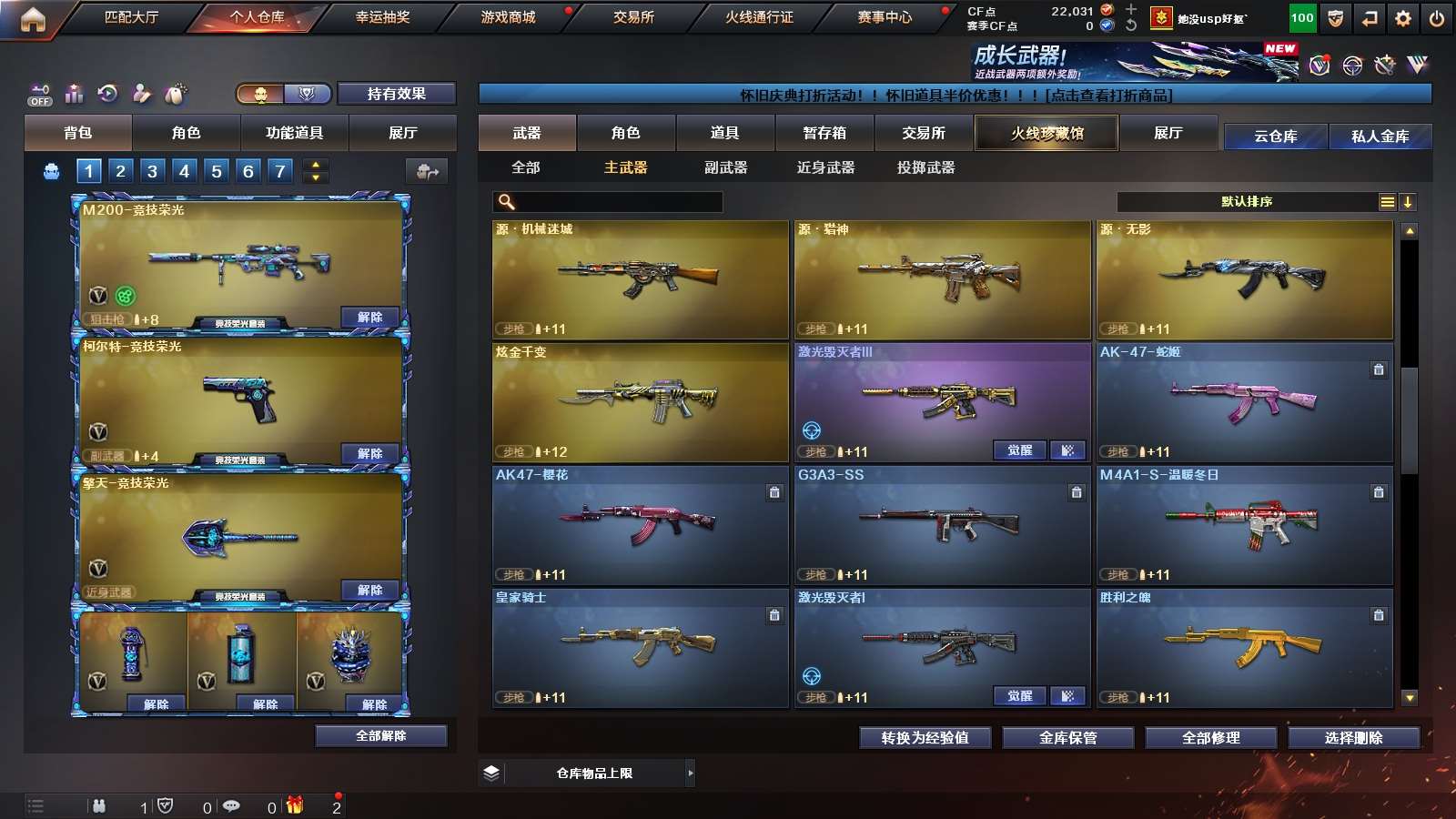1456x819 pixels.
Task: Click the home icon in top-left corner
Action: (x=33, y=19)
